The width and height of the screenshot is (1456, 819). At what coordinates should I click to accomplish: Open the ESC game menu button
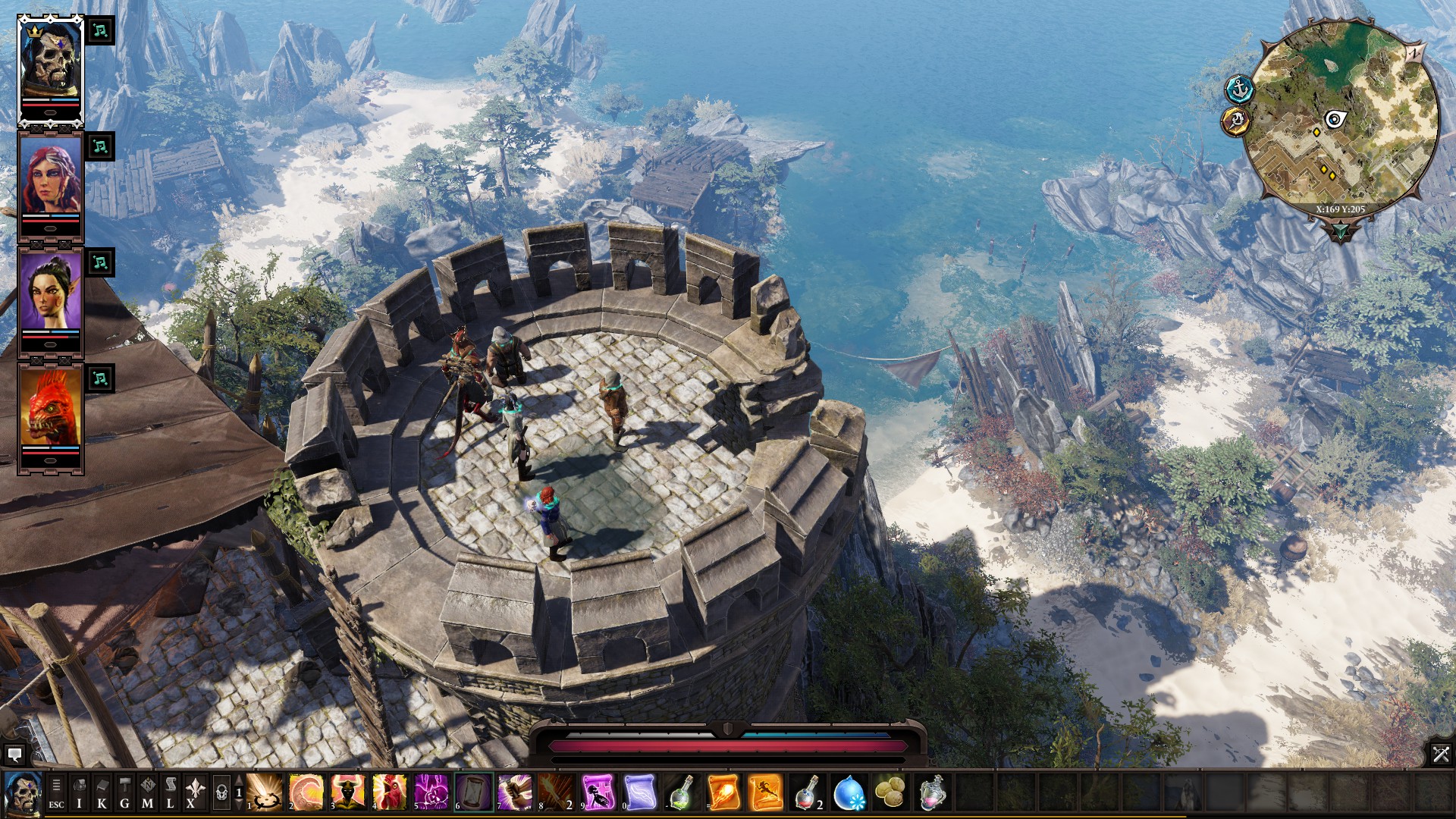[x=56, y=792]
